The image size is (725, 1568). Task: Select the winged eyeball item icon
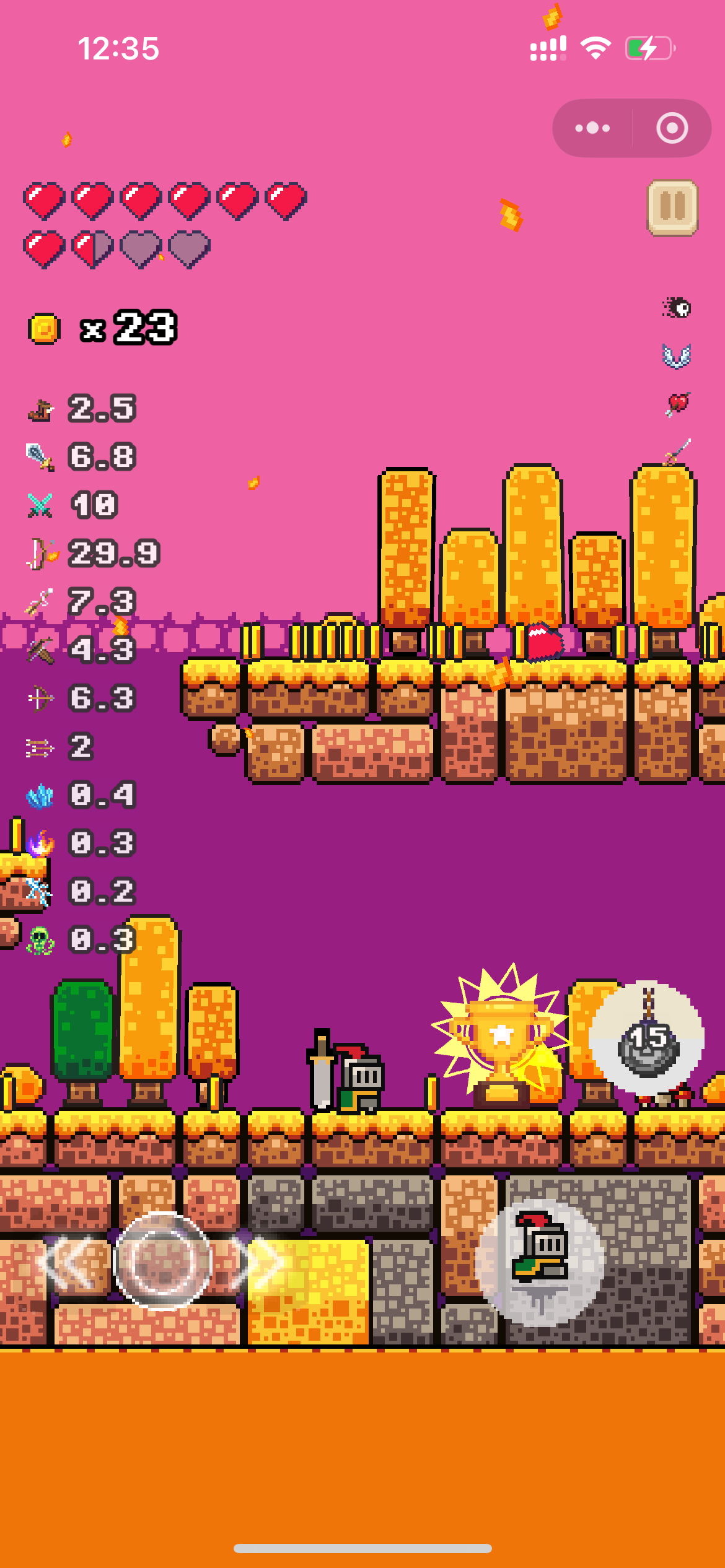pos(677,308)
